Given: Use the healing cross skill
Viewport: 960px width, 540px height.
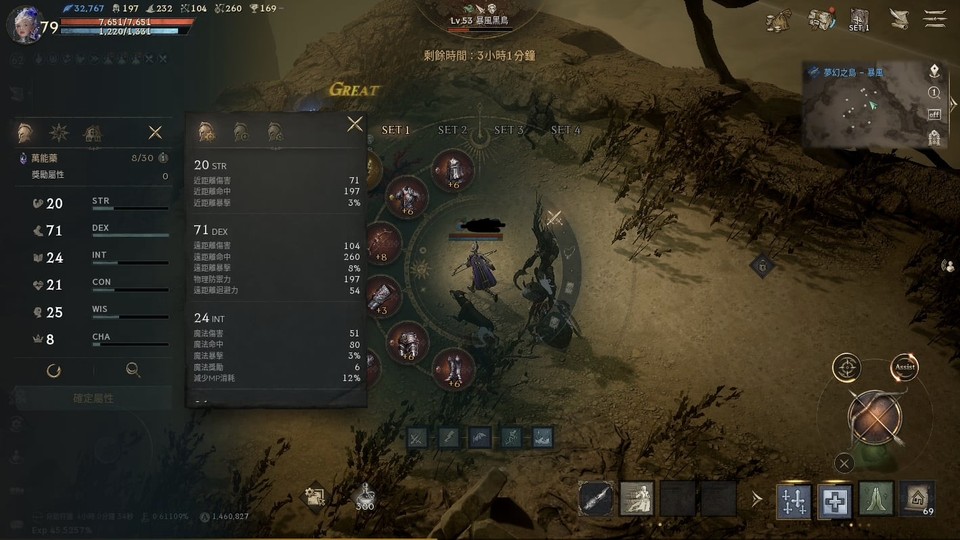Looking at the screenshot, I should click(x=834, y=499).
